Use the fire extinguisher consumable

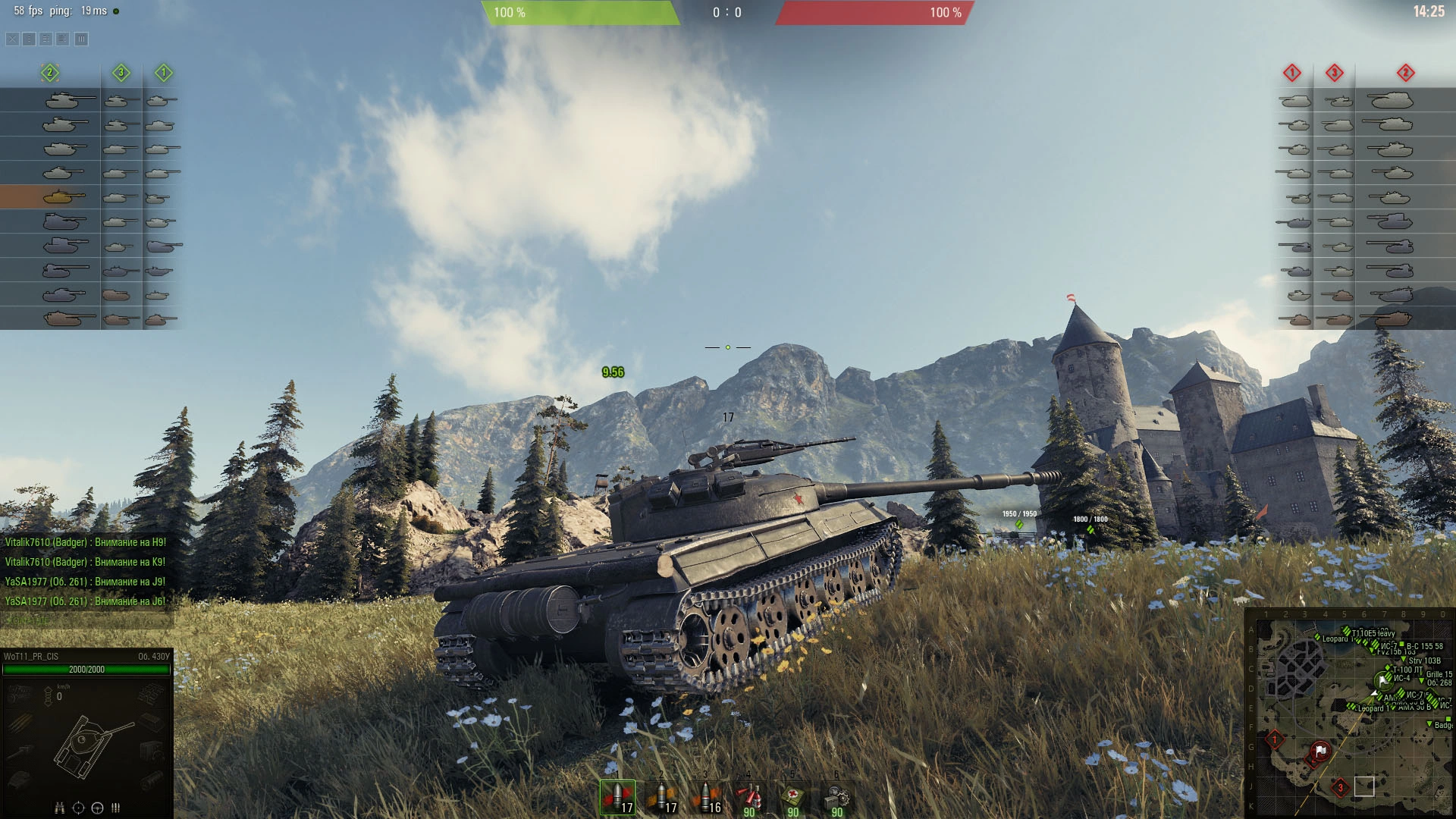point(749,798)
